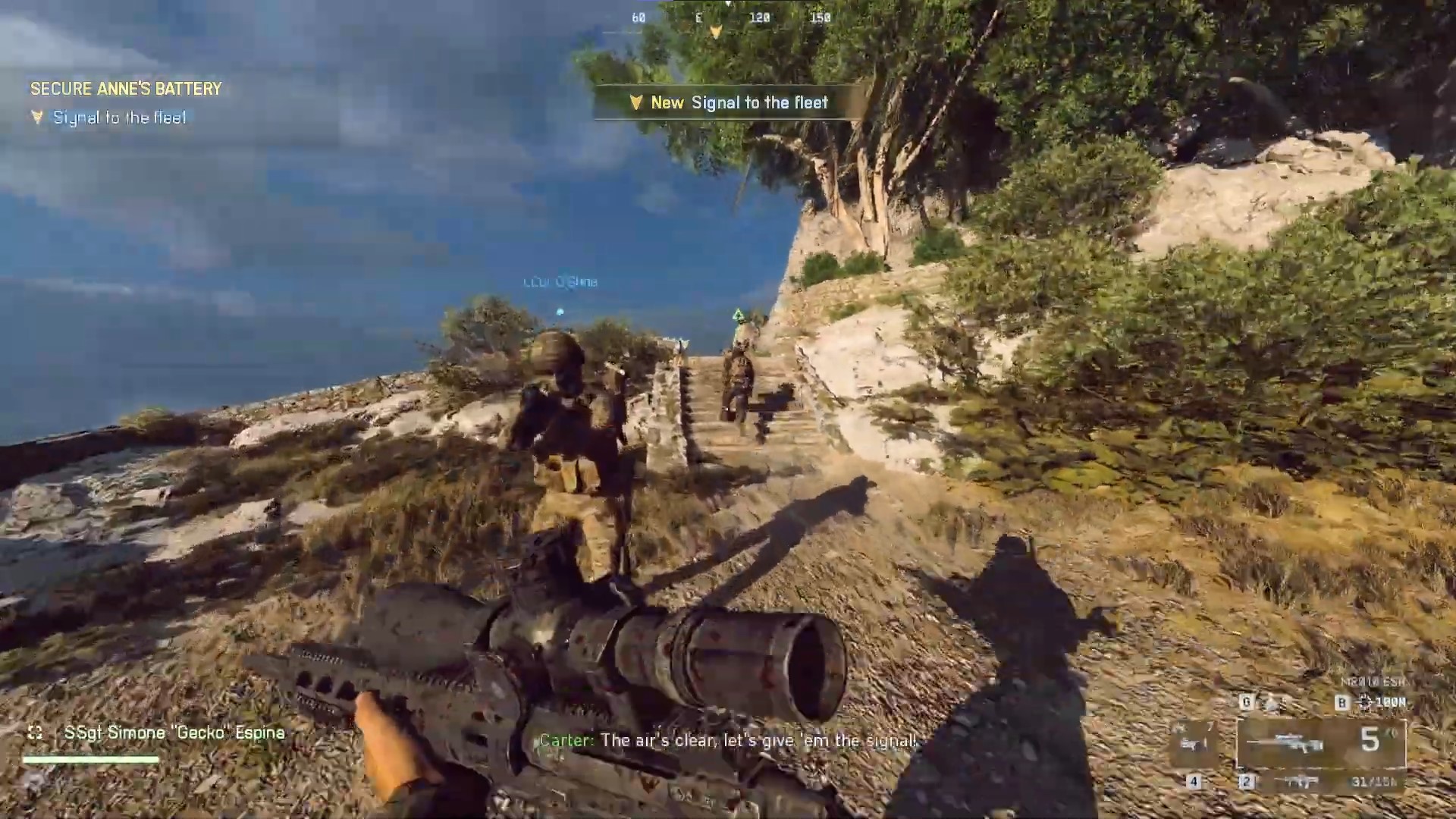Select the class icon beside SSgt Espina's name
Screen dimensions: 1456x819
[35, 733]
